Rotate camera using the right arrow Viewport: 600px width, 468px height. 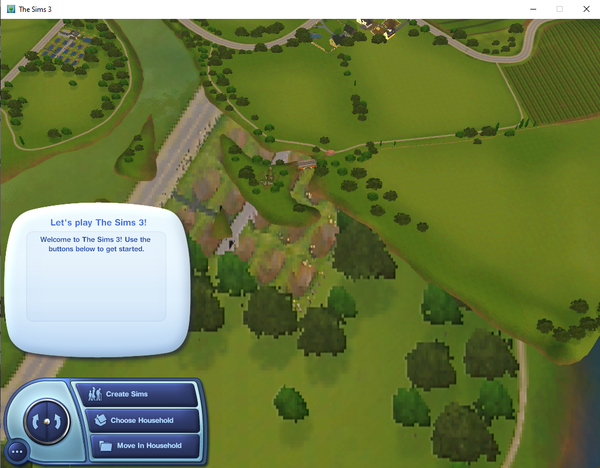56,421
